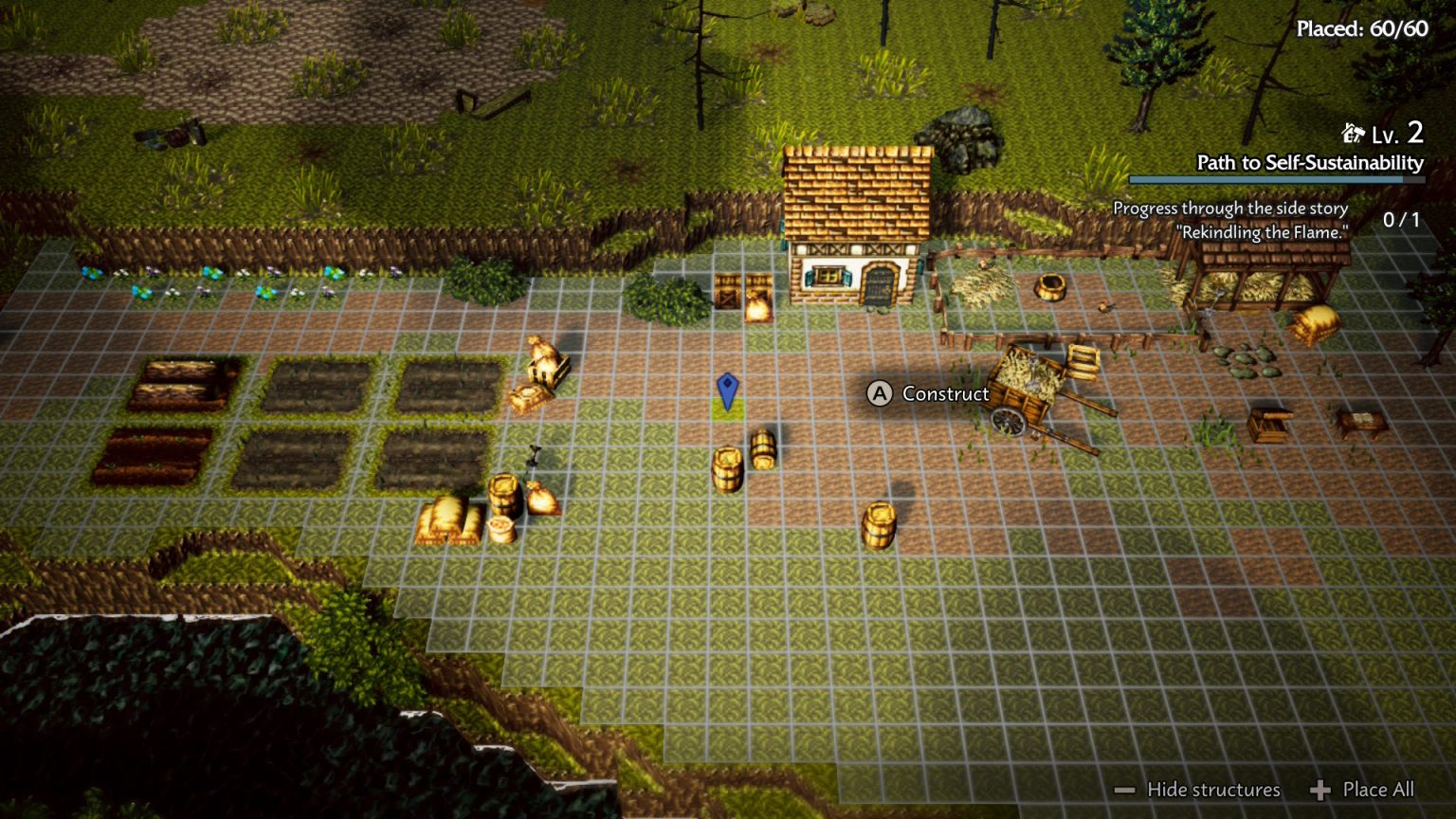Choose the Place All option

(1363, 790)
